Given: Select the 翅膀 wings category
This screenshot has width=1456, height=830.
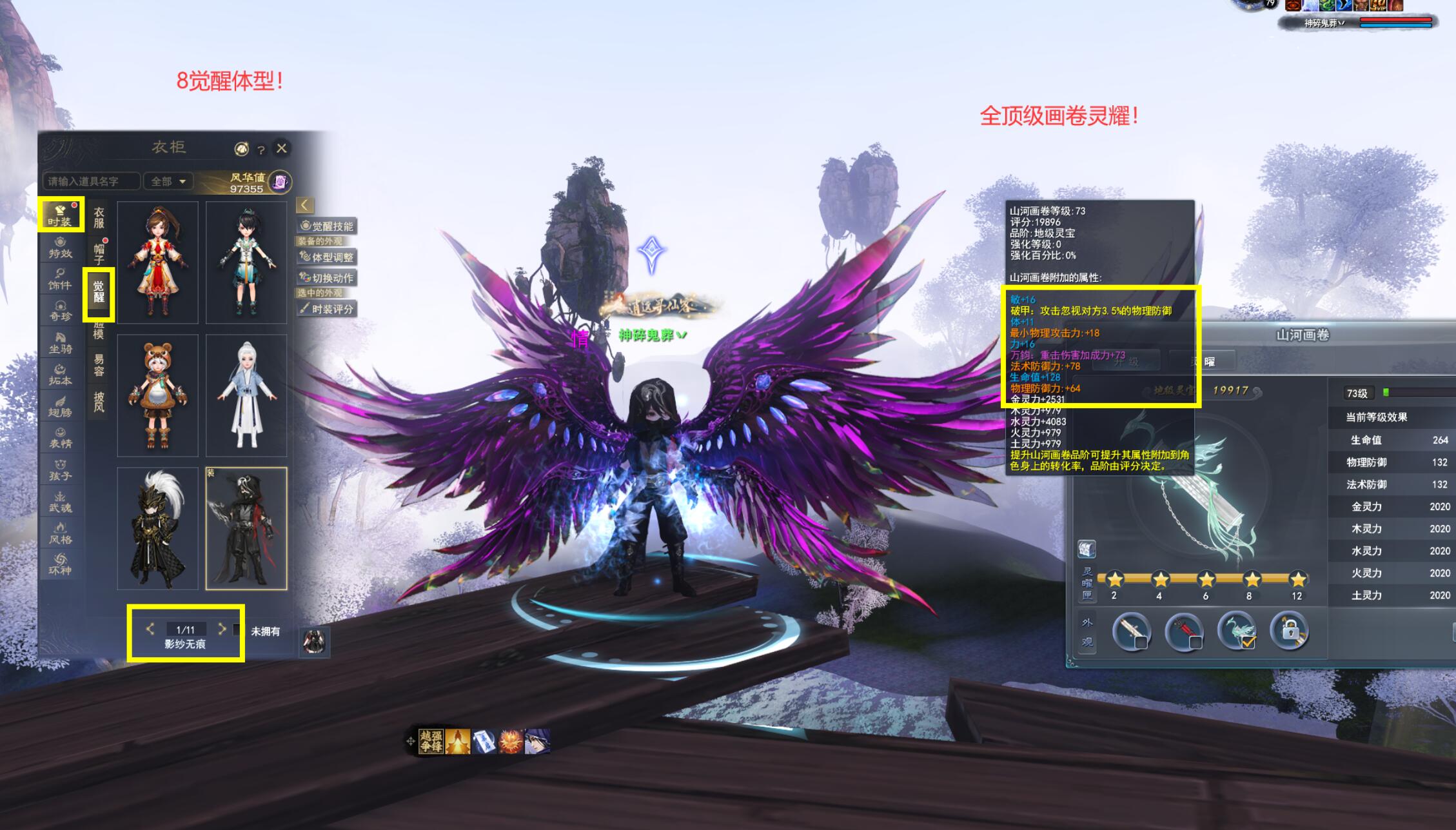Looking at the screenshot, I should point(61,406).
